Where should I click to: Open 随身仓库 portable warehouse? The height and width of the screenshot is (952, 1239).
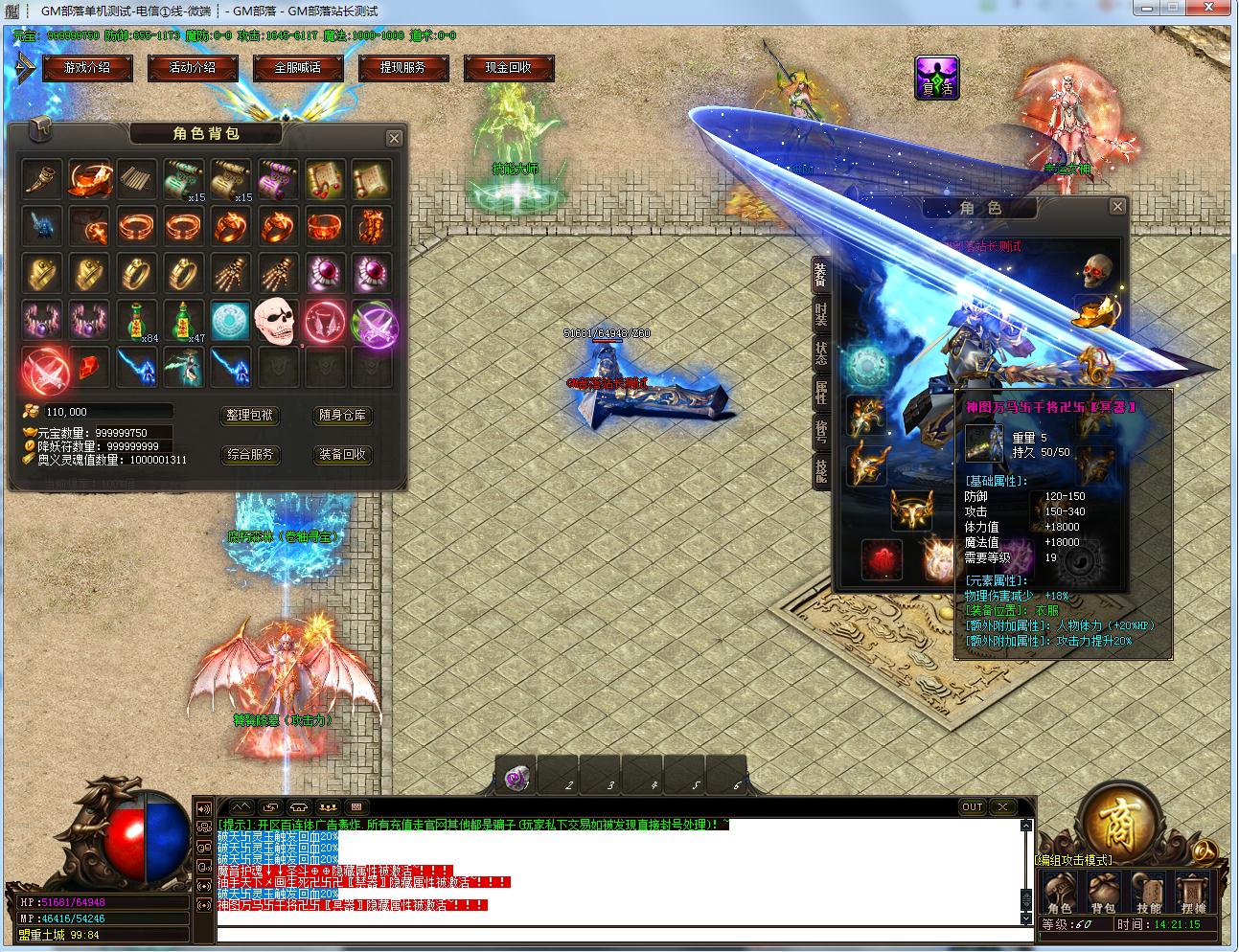342,416
